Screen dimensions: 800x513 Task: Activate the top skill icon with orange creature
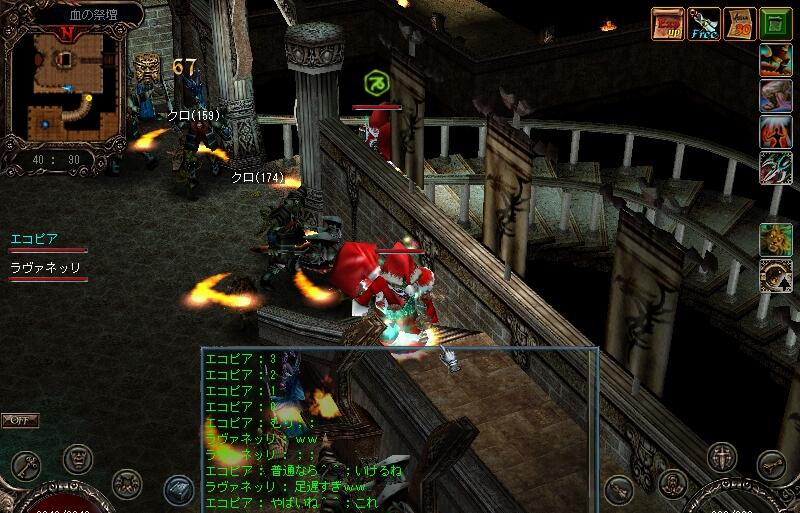click(x=775, y=60)
